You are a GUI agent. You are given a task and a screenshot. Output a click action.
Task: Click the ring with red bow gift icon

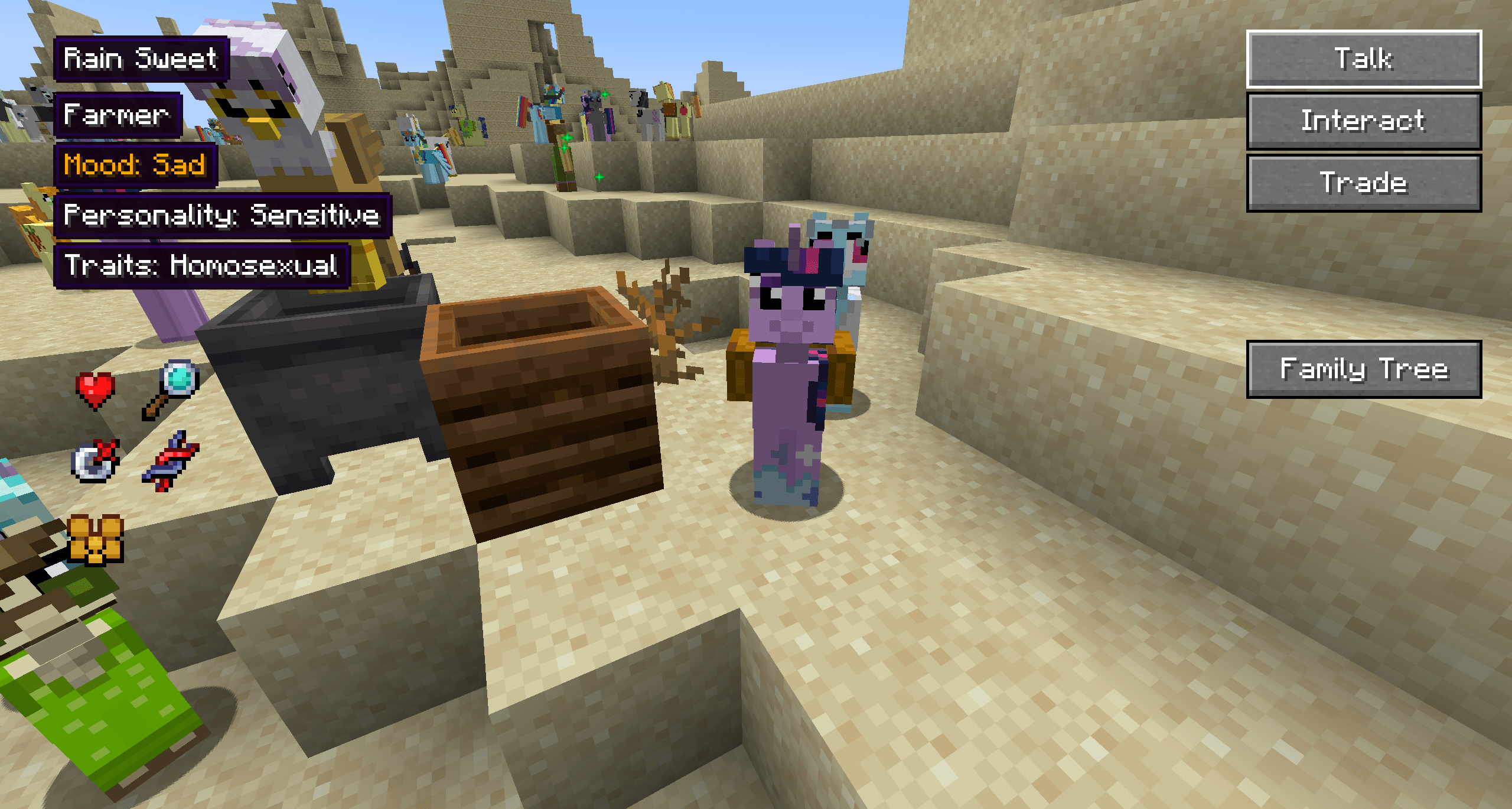coord(94,461)
